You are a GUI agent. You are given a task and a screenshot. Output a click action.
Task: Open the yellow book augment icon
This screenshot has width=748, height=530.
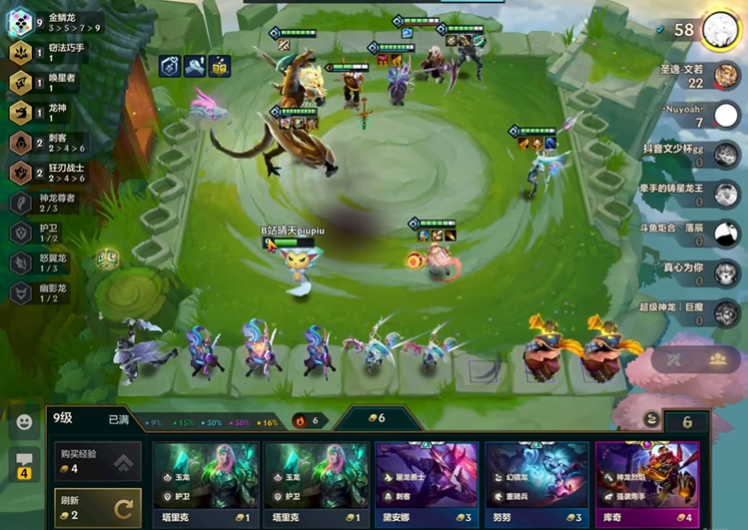click(220, 66)
